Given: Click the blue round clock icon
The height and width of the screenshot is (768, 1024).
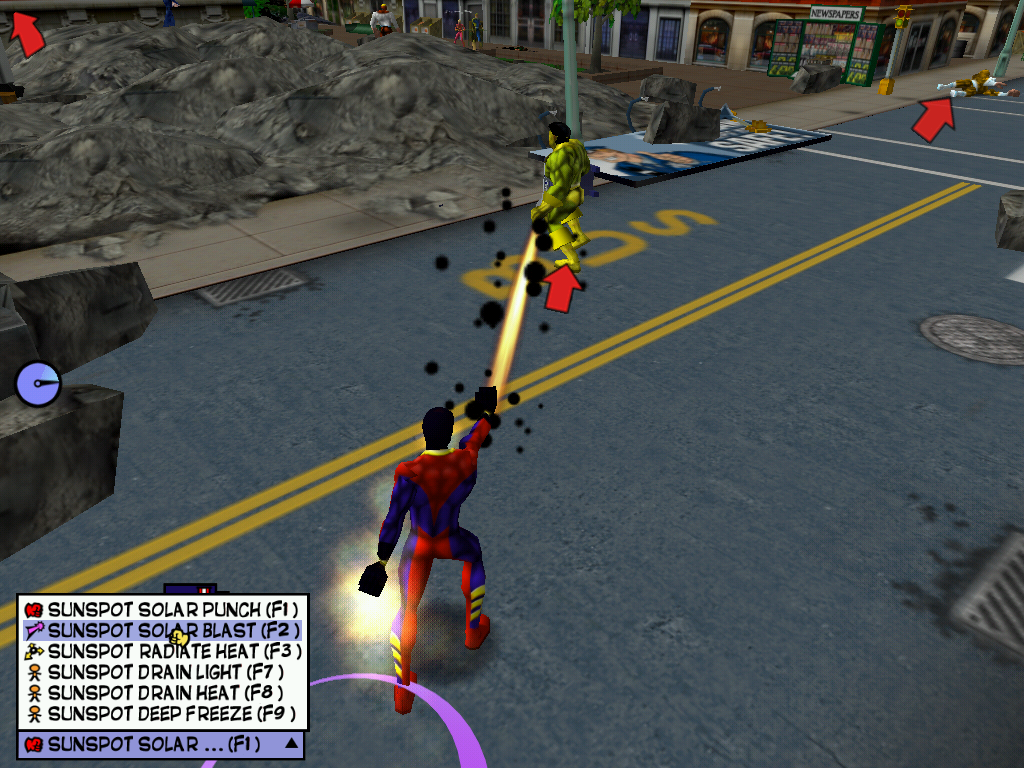Looking at the screenshot, I should click(38, 383).
